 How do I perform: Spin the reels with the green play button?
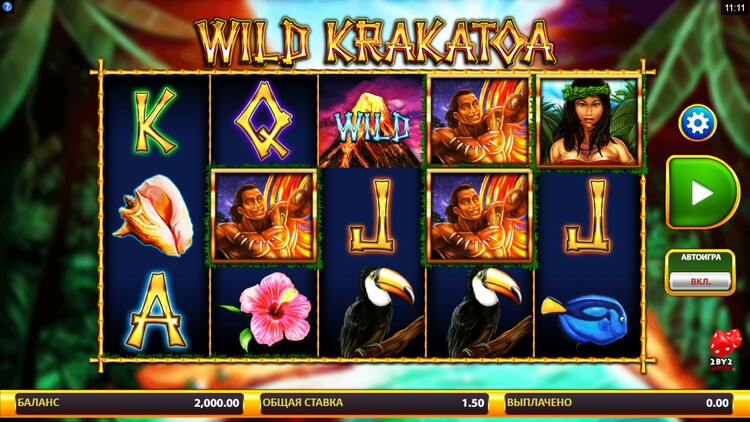pos(702,192)
